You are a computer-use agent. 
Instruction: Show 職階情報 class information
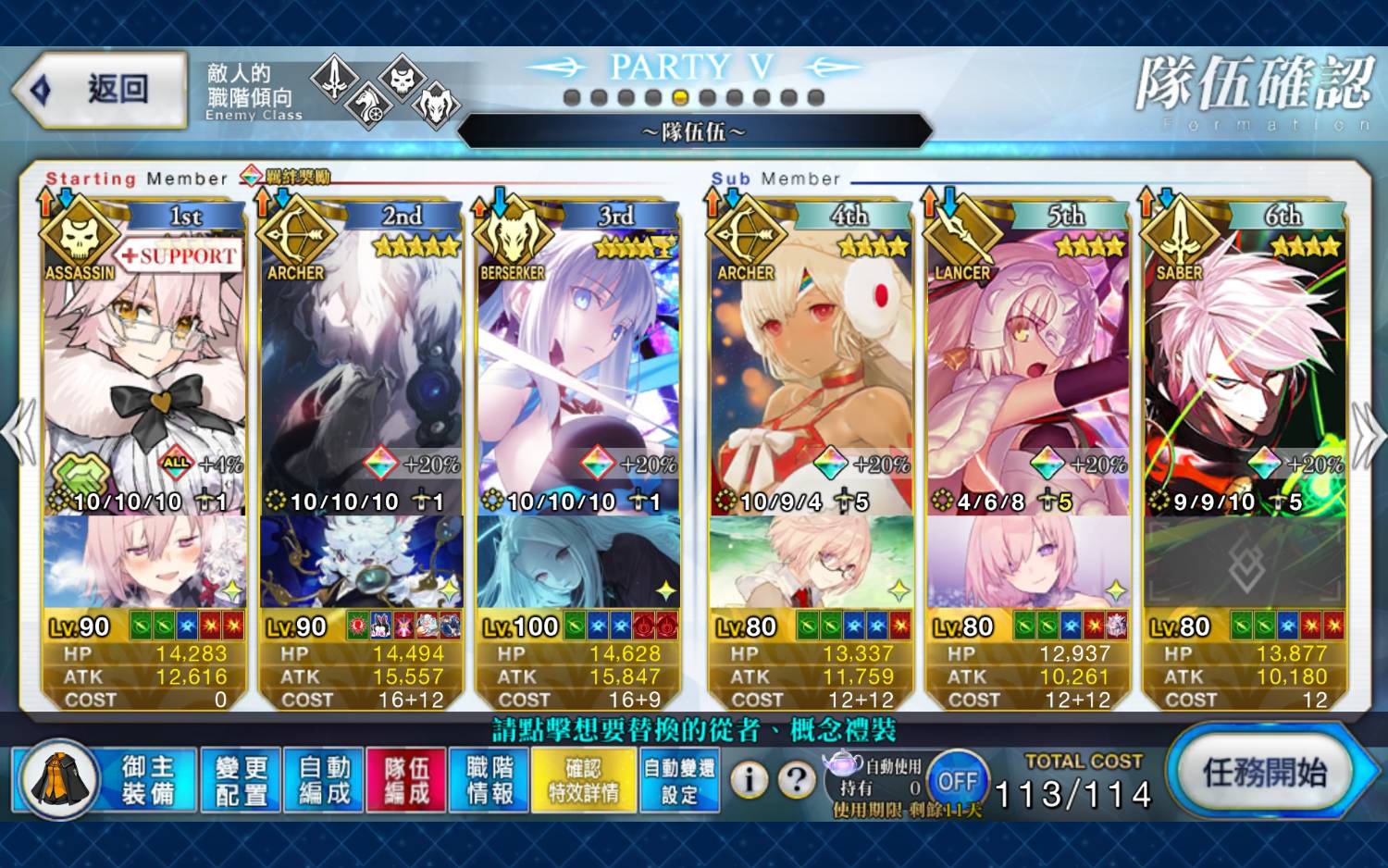(490, 780)
